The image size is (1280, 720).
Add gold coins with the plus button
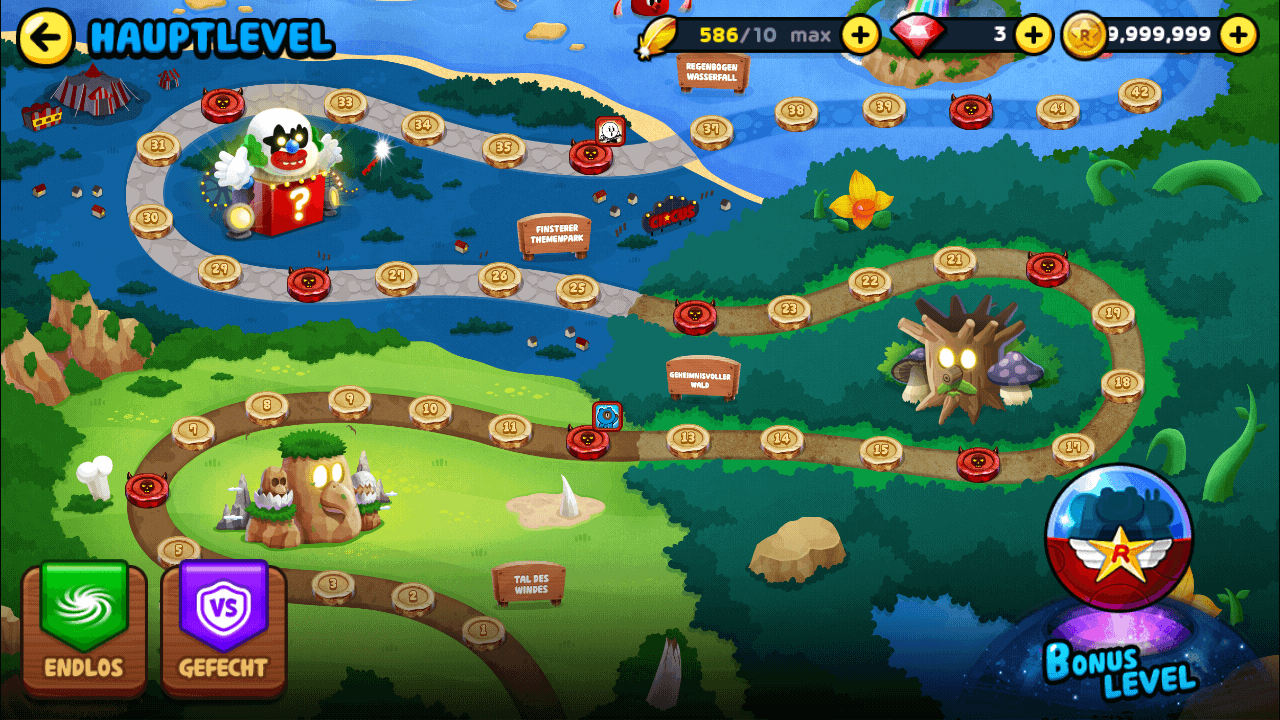point(1238,36)
